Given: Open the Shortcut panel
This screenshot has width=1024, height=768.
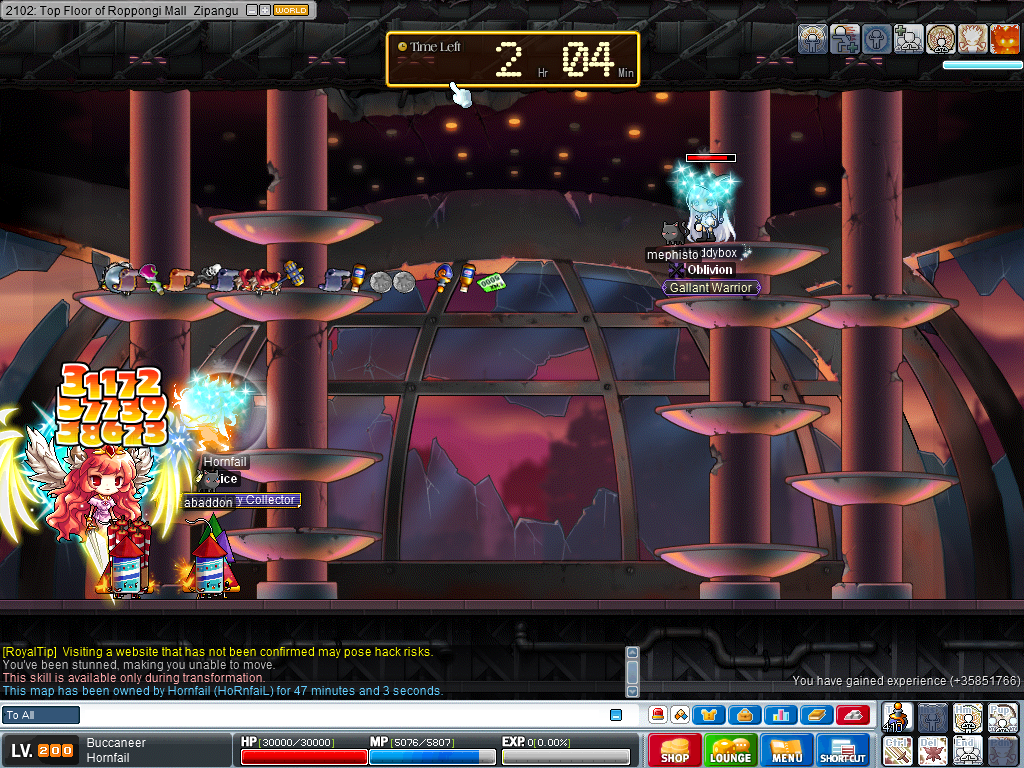Looking at the screenshot, I should 843,750.
